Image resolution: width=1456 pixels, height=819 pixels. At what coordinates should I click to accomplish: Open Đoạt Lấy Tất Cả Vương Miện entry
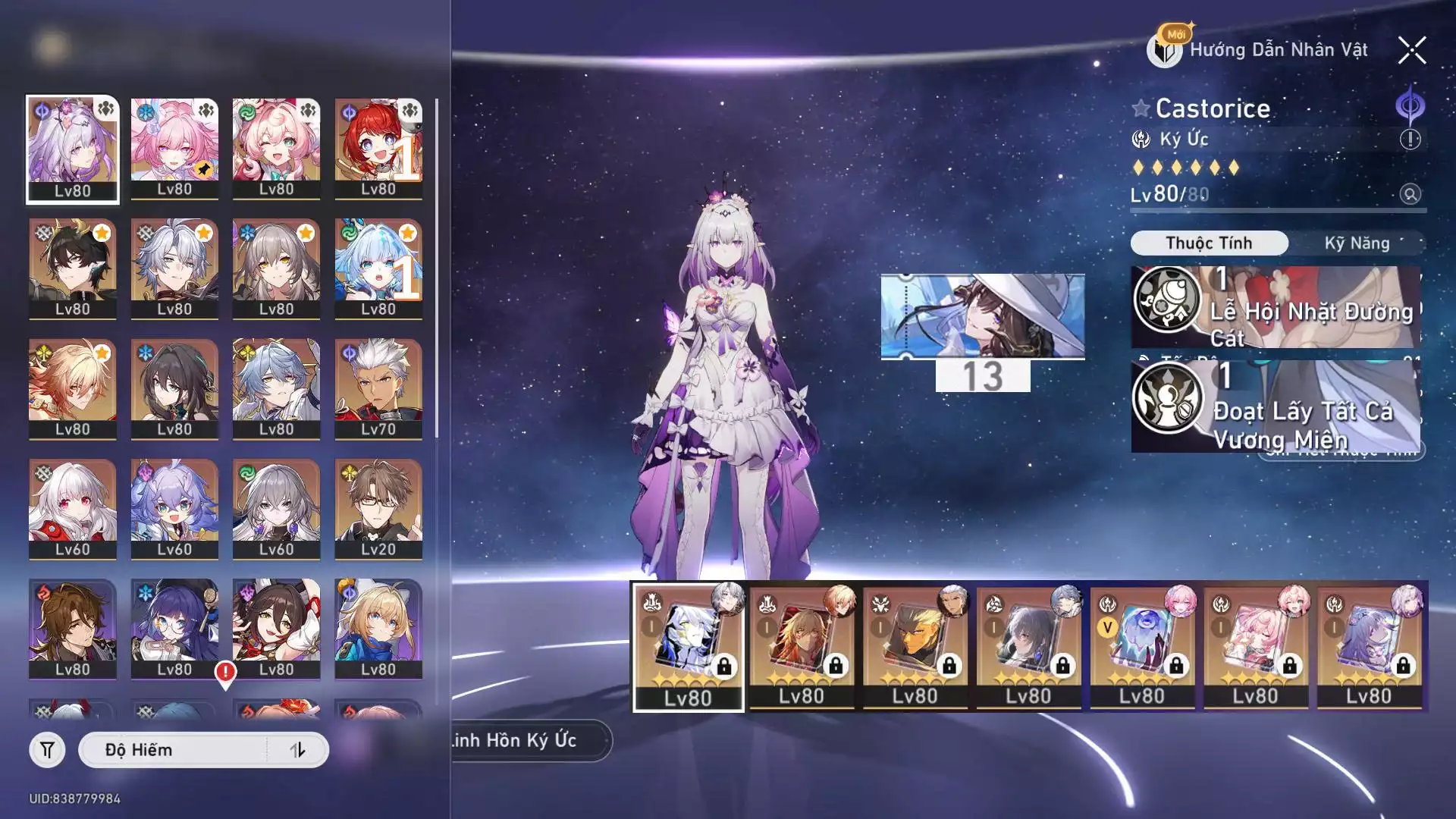coord(1276,407)
